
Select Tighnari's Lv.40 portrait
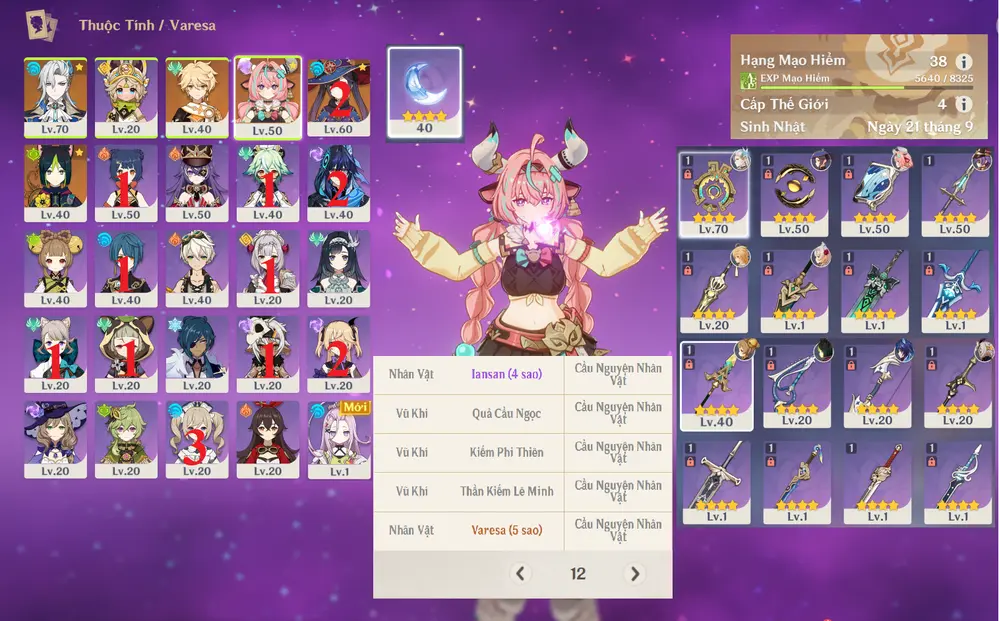[53, 182]
